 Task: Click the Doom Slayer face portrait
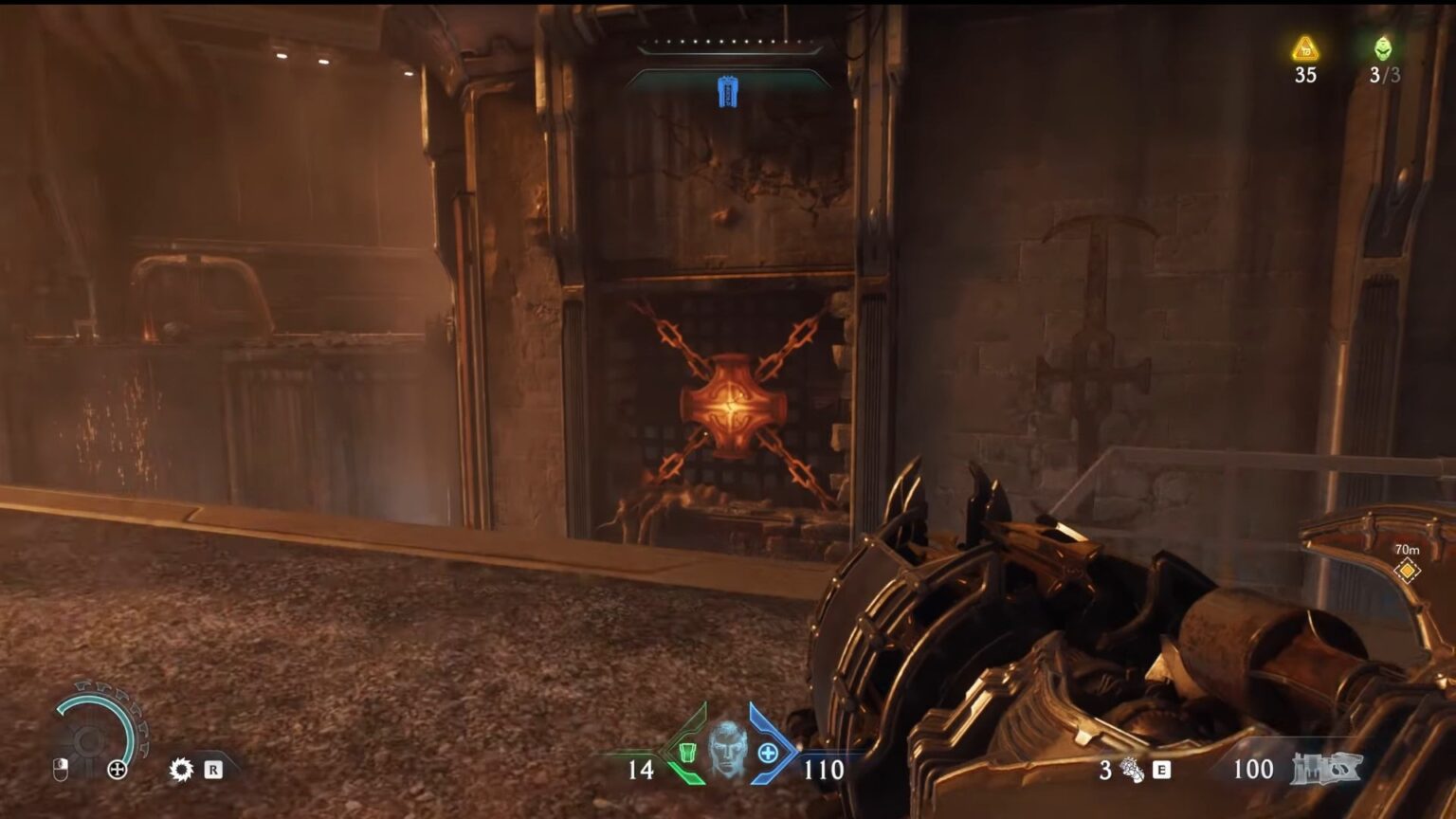pyautogui.click(x=726, y=748)
